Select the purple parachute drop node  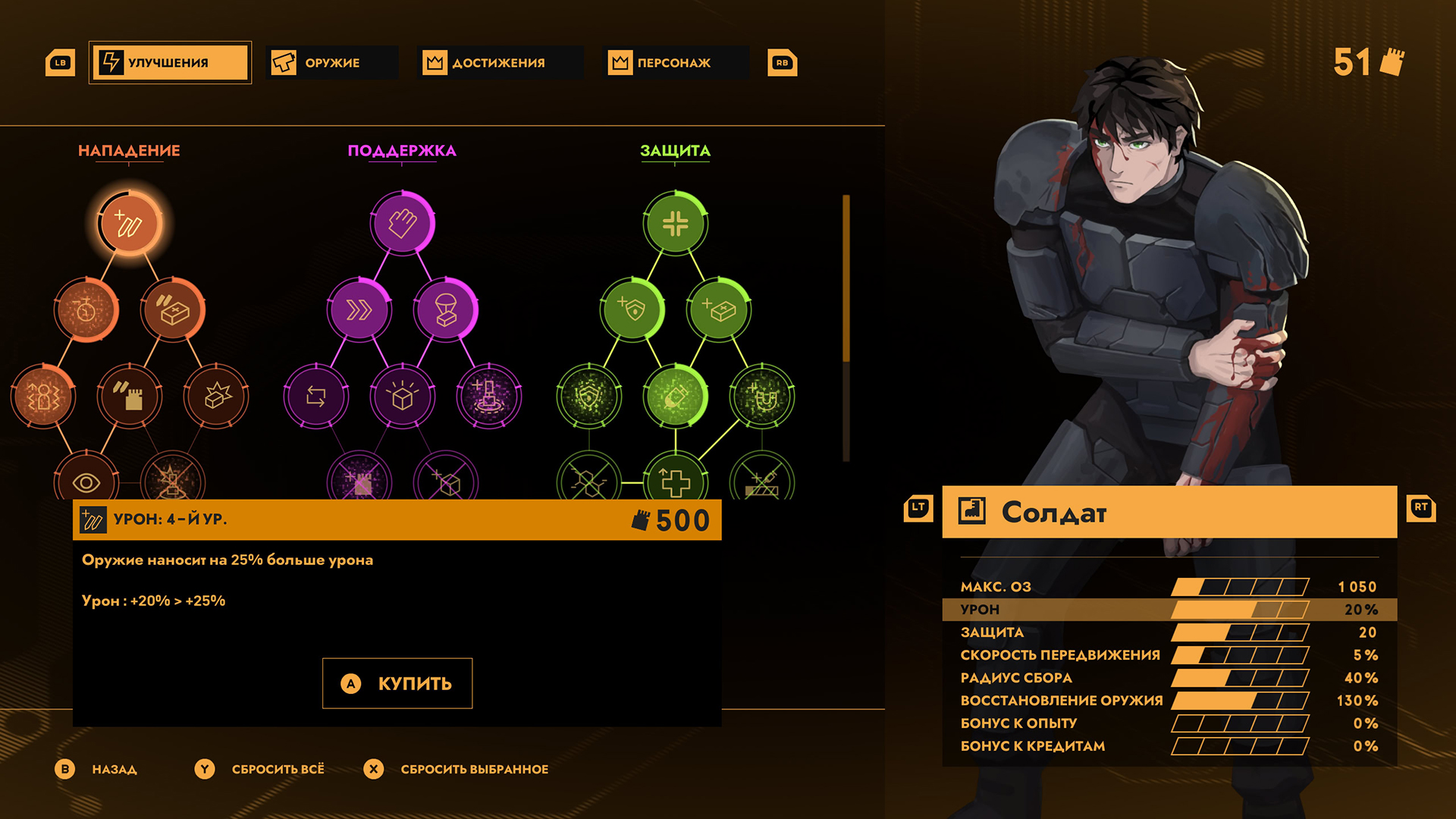446,310
